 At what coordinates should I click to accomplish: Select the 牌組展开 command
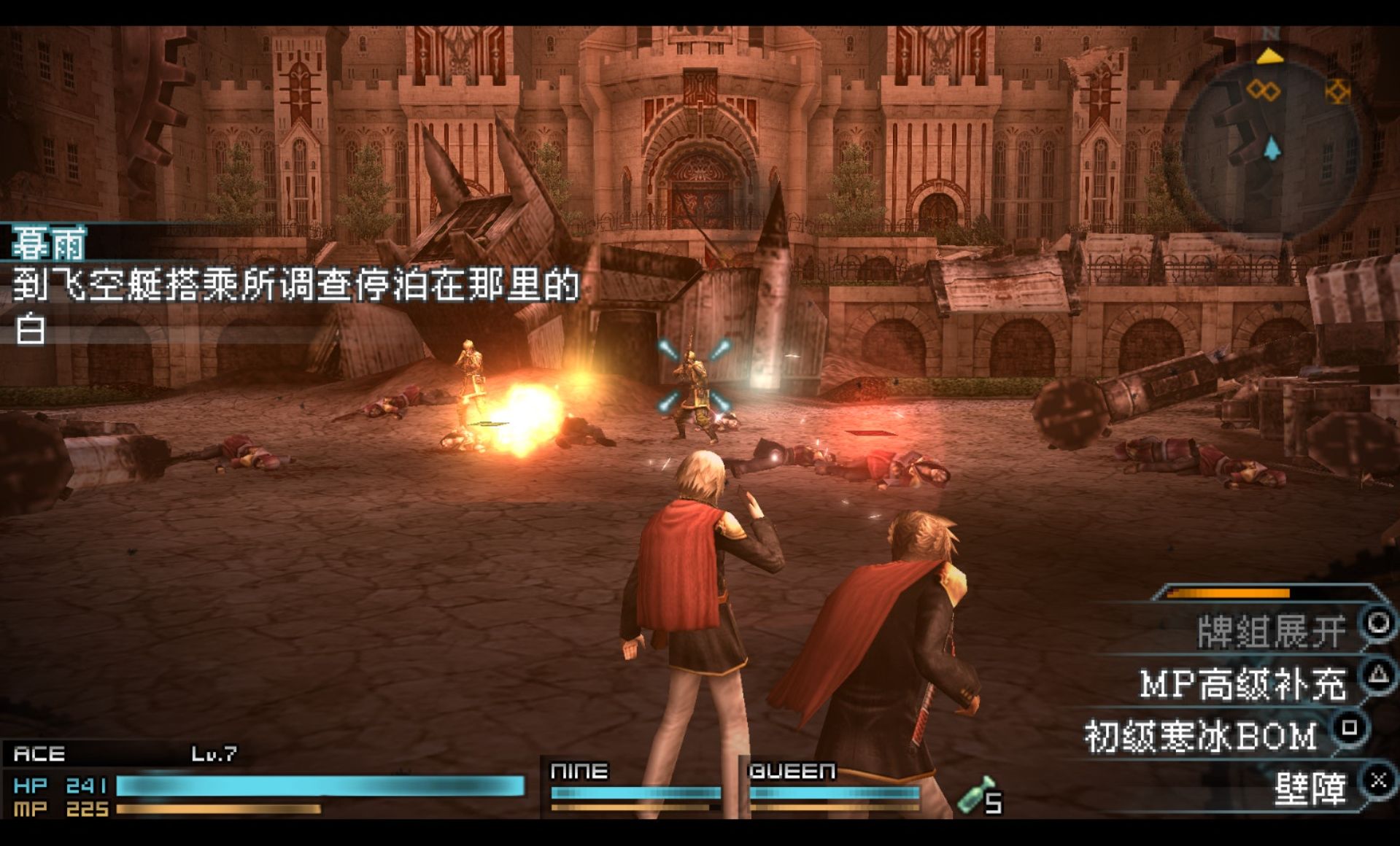(x=1271, y=632)
